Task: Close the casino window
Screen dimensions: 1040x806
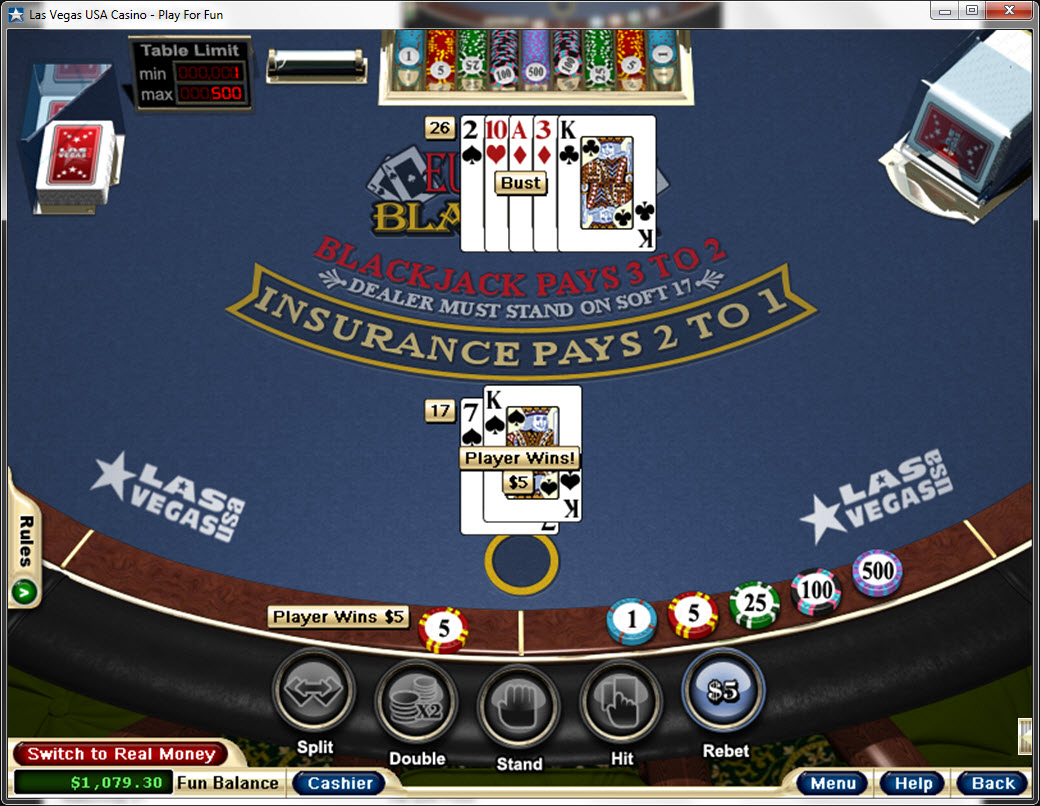Action: 1010,10
